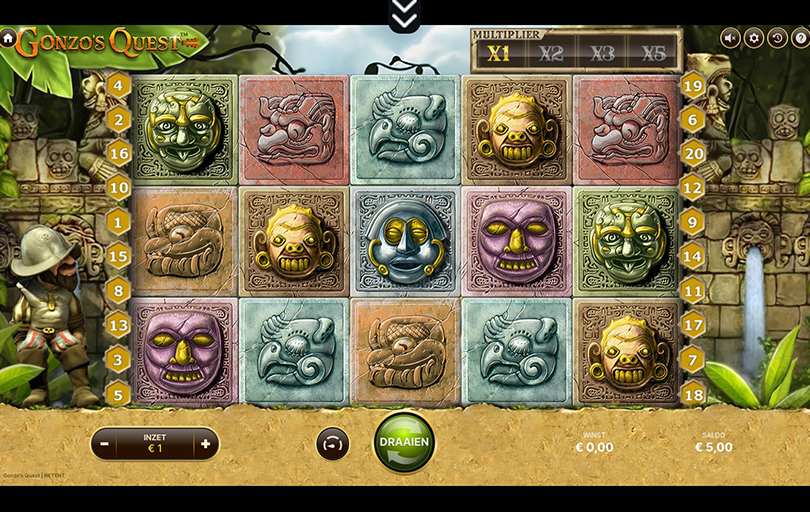Increase the Inzet bet with the plus button

click(x=205, y=443)
